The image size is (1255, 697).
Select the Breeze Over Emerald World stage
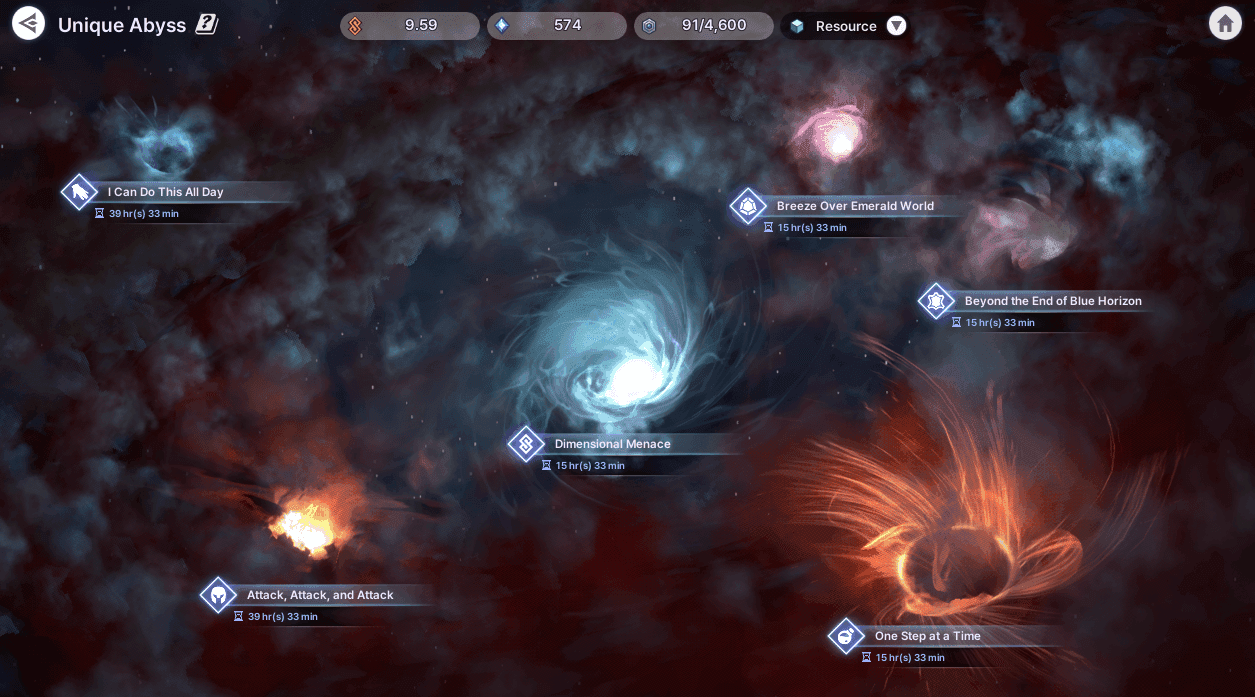(x=854, y=206)
